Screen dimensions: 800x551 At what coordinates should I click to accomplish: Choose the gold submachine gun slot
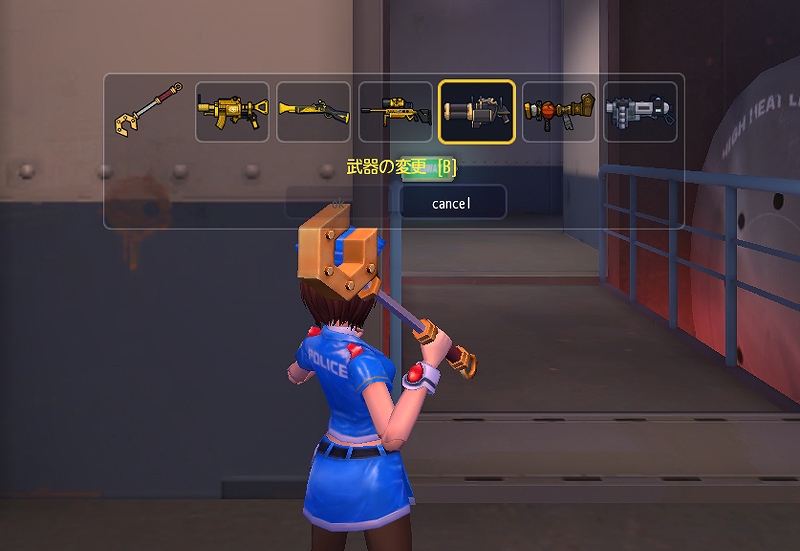[232, 112]
